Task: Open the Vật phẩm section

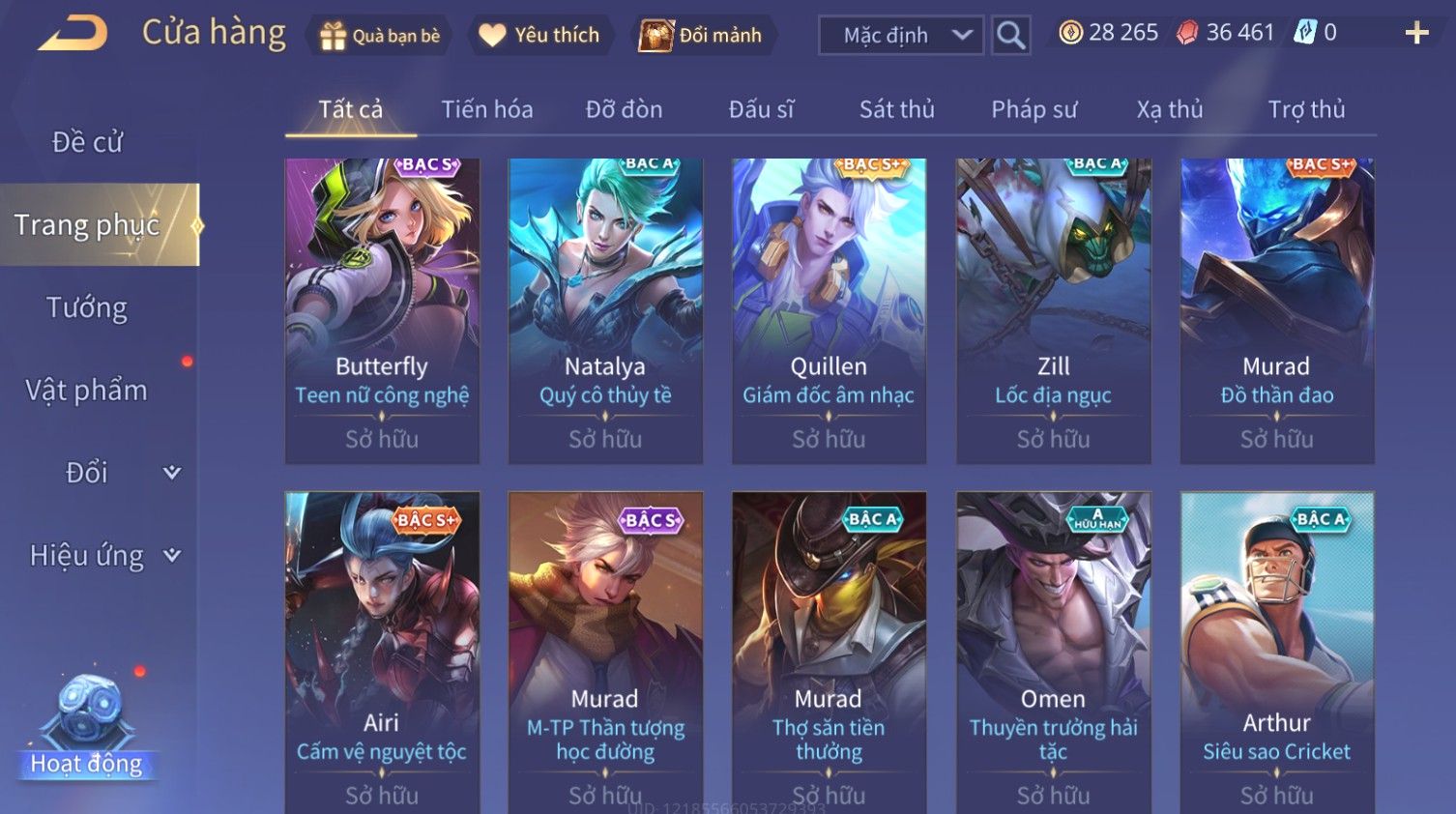Action: [87, 391]
